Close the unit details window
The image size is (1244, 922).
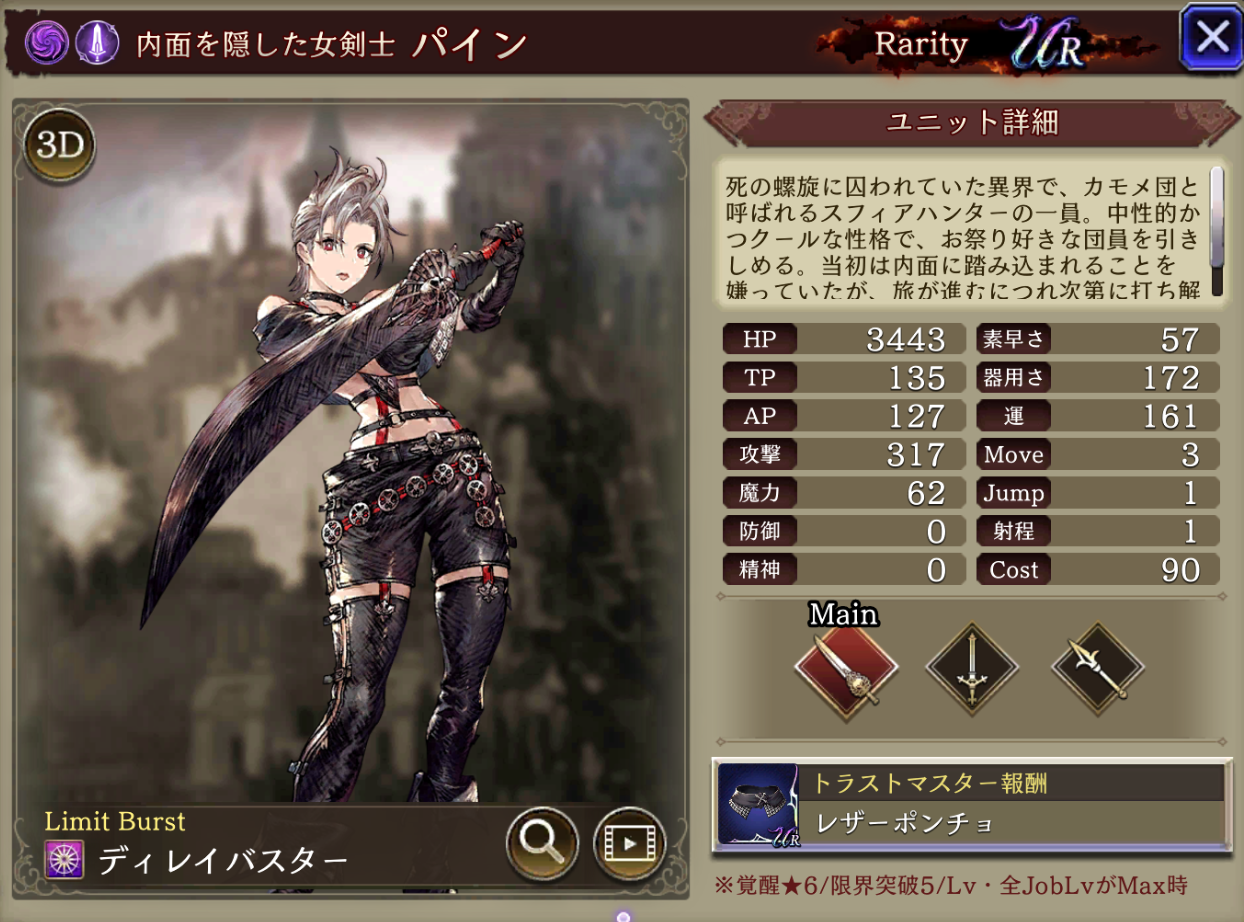(1211, 37)
